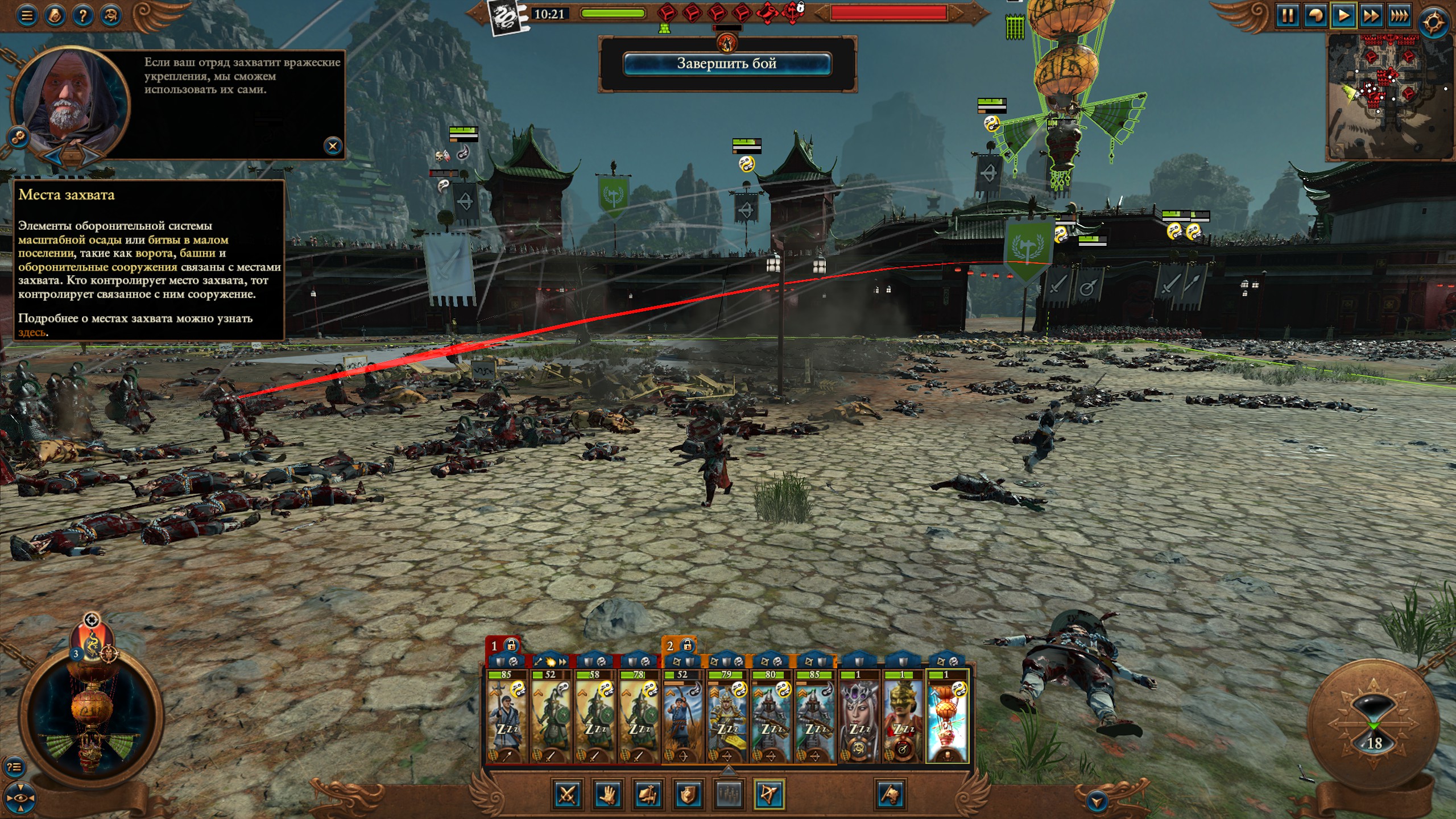This screenshot has width=1456, height=819.
Task: Toggle the fire-at-will bow button
Action: [769, 794]
